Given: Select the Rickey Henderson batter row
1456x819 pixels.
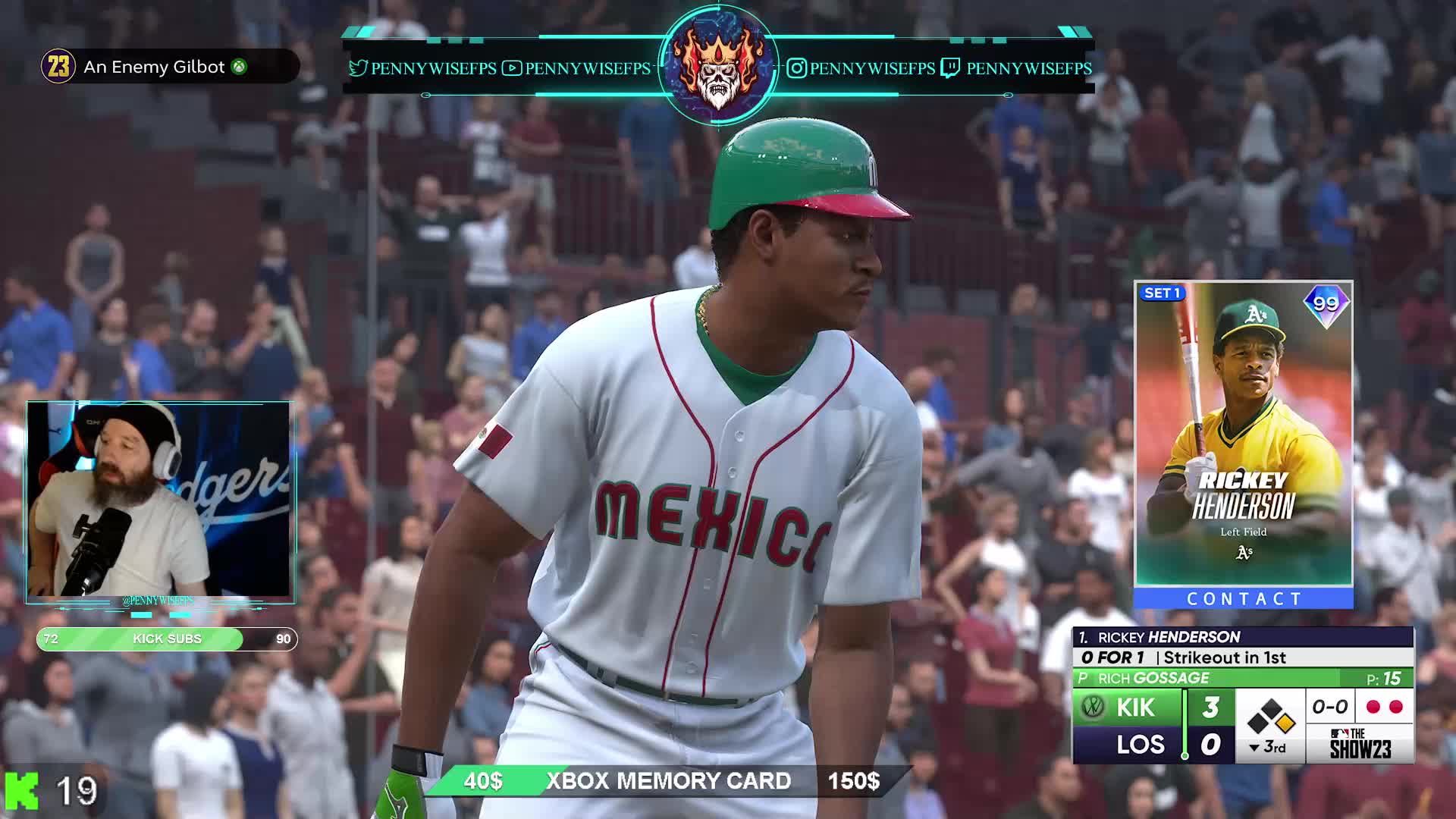Looking at the screenshot, I should point(1242,637).
